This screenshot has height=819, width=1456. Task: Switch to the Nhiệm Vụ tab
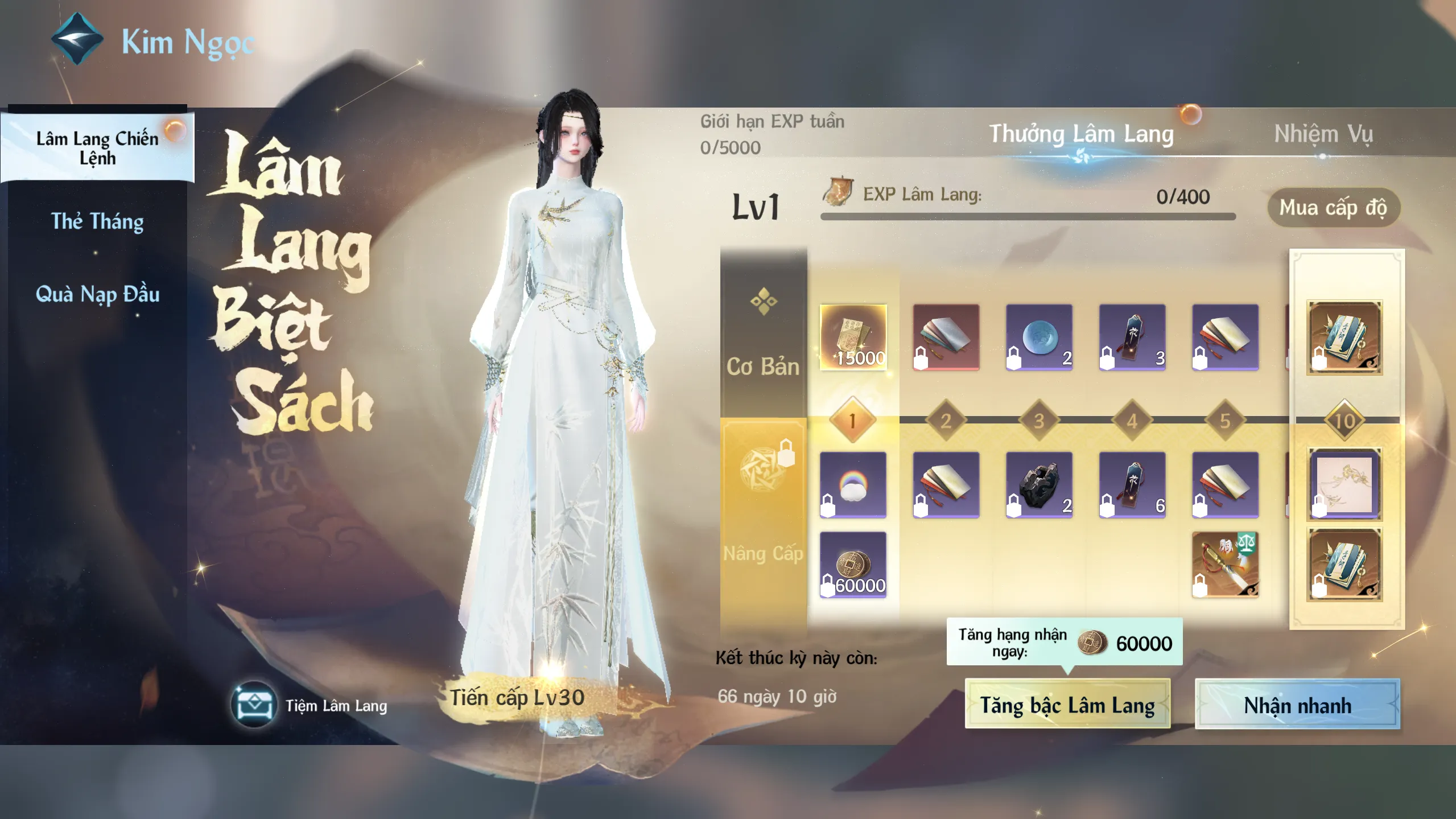click(1323, 135)
